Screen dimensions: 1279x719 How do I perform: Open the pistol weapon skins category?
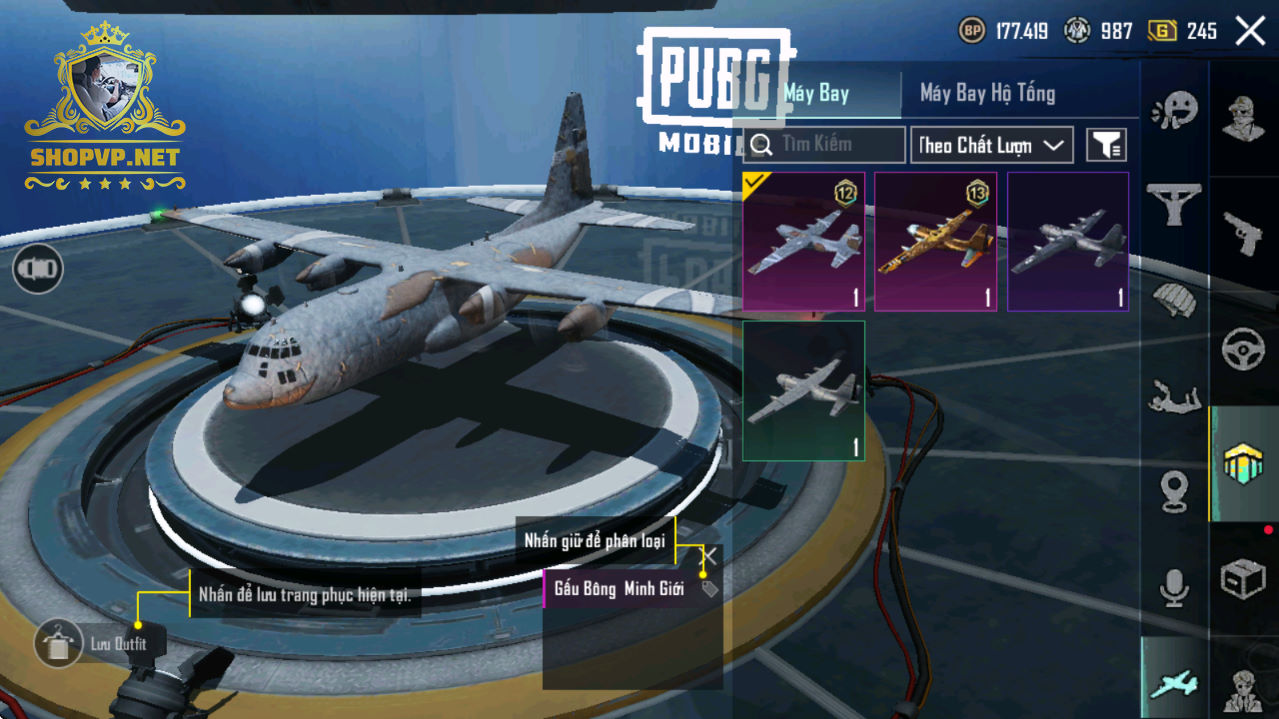click(x=1243, y=234)
